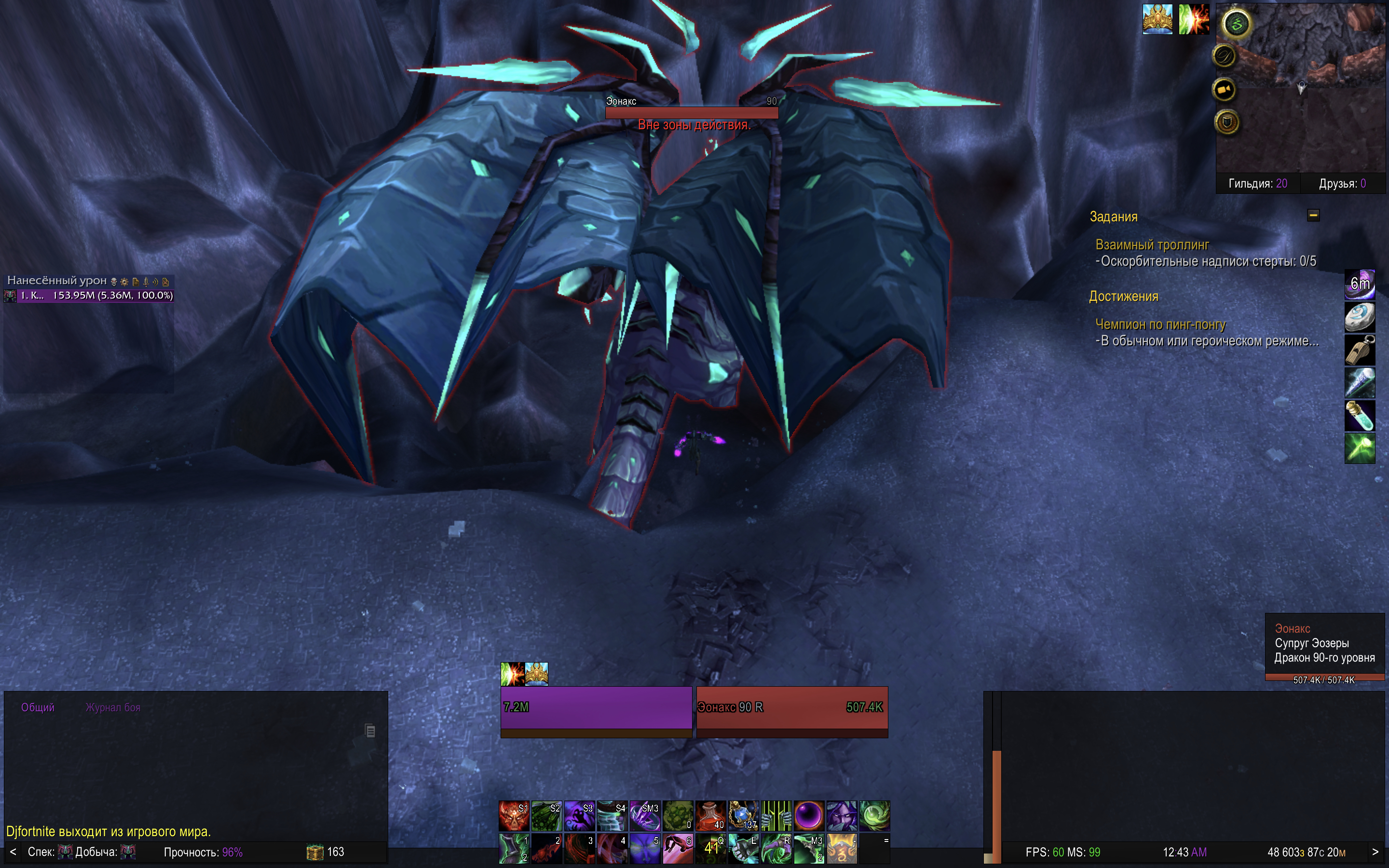The height and width of the screenshot is (868, 1389).
Task: Click the minimap
Action: pos(1308,92)
